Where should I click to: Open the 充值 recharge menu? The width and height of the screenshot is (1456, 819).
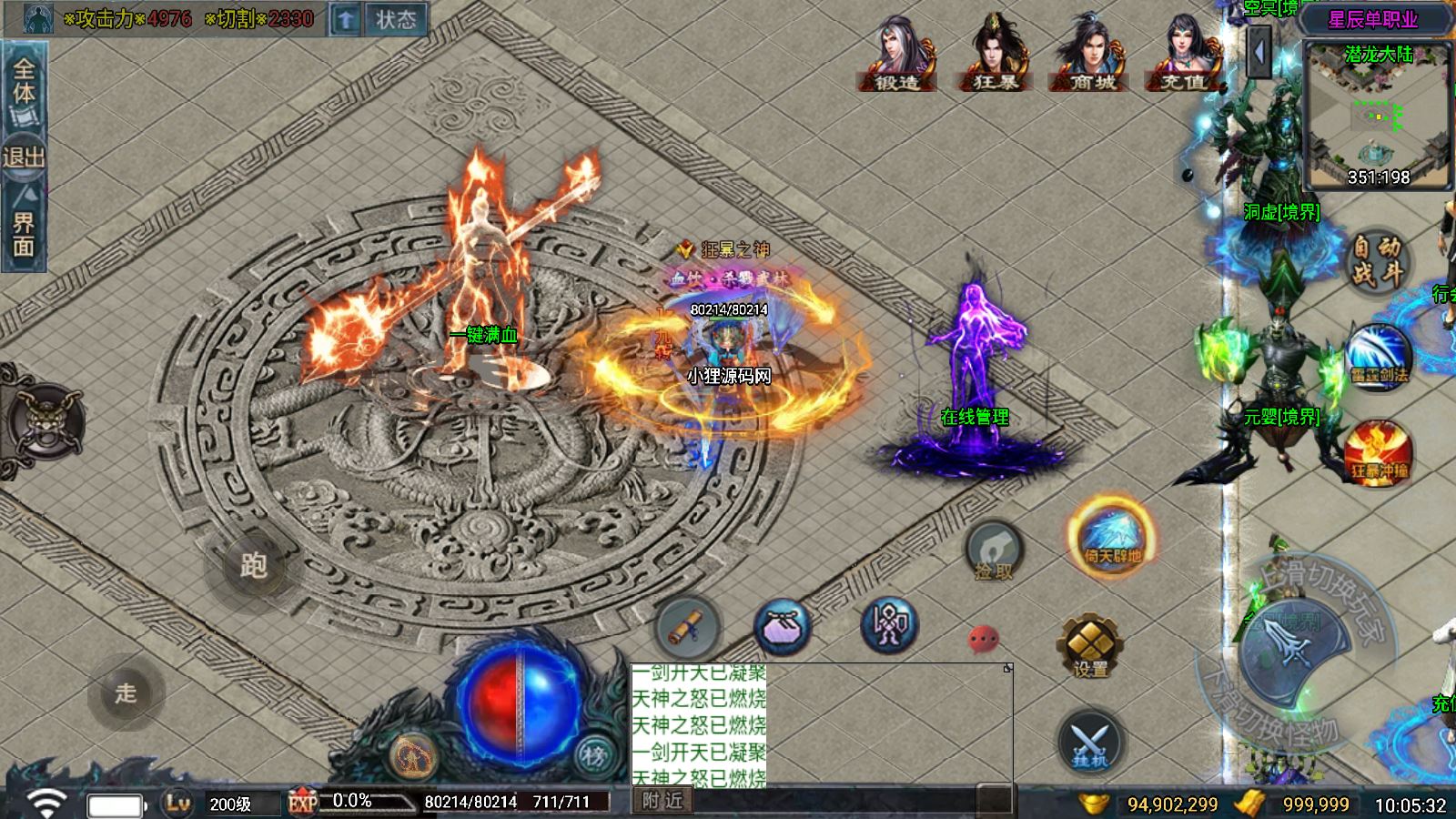pos(1183,55)
